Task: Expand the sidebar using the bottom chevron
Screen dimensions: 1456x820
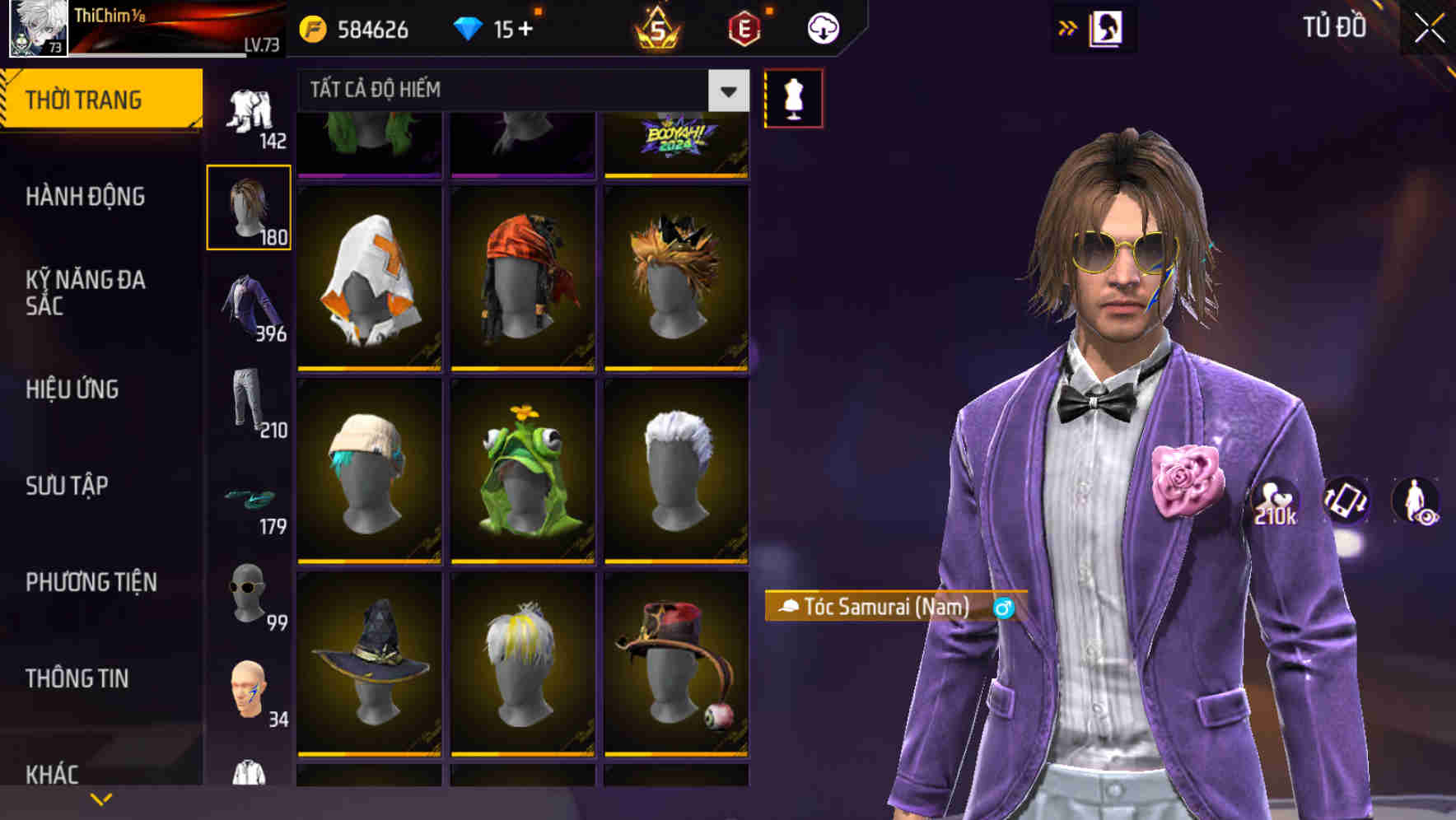Action: point(101,797)
